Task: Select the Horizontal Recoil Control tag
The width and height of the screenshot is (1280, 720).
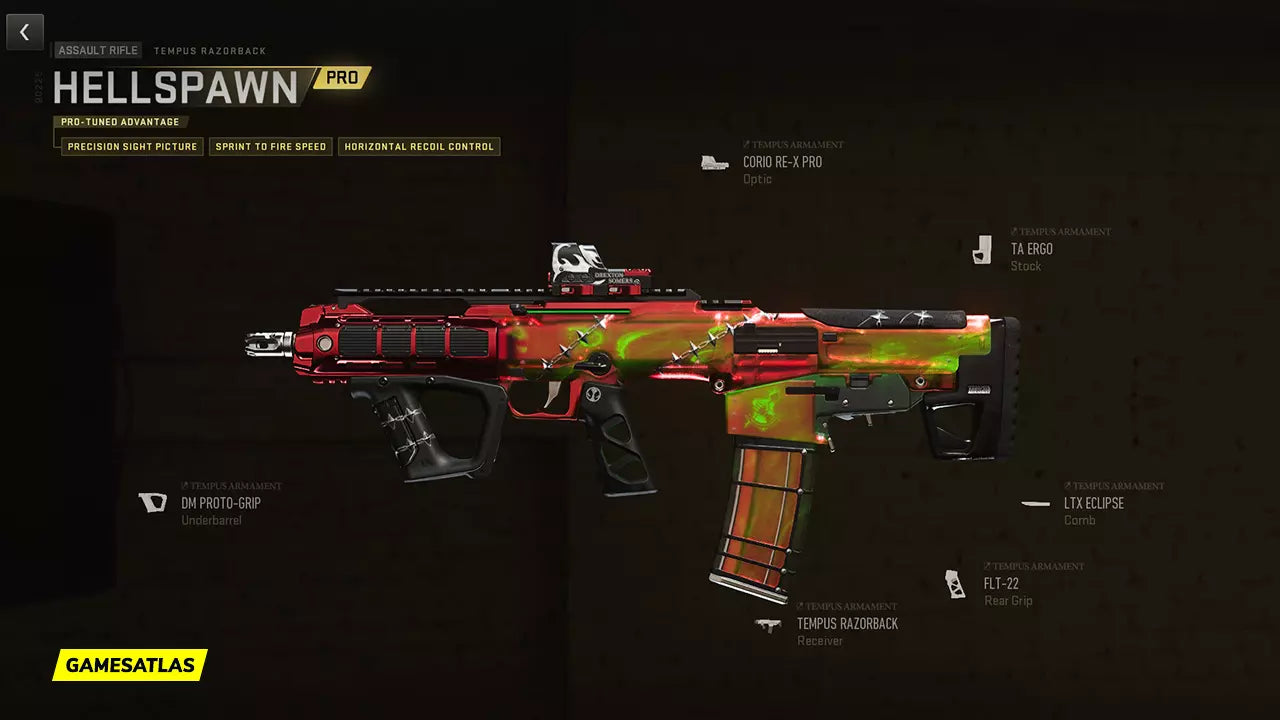Action: (x=419, y=147)
